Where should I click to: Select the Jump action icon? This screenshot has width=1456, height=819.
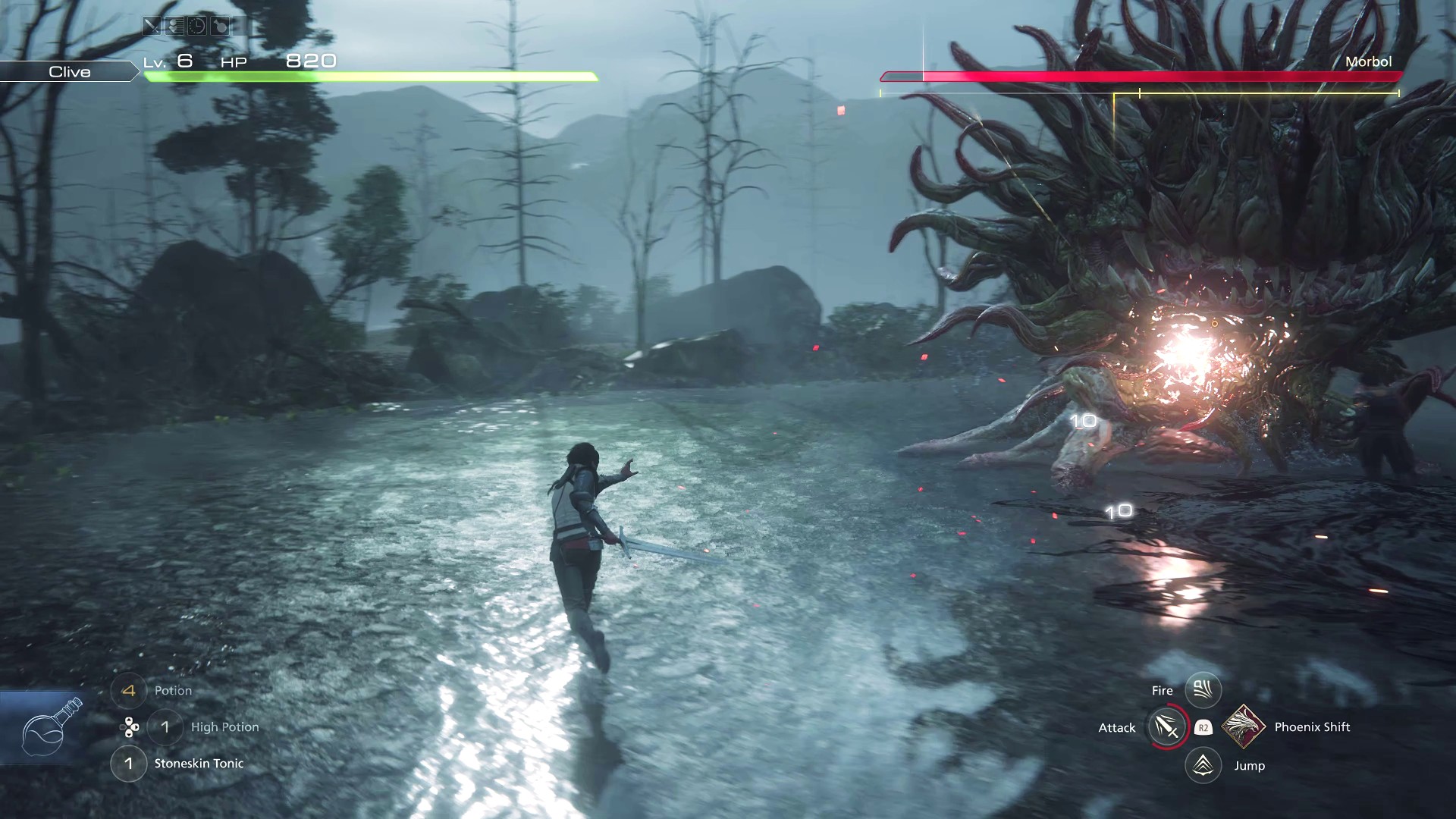click(x=1203, y=765)
